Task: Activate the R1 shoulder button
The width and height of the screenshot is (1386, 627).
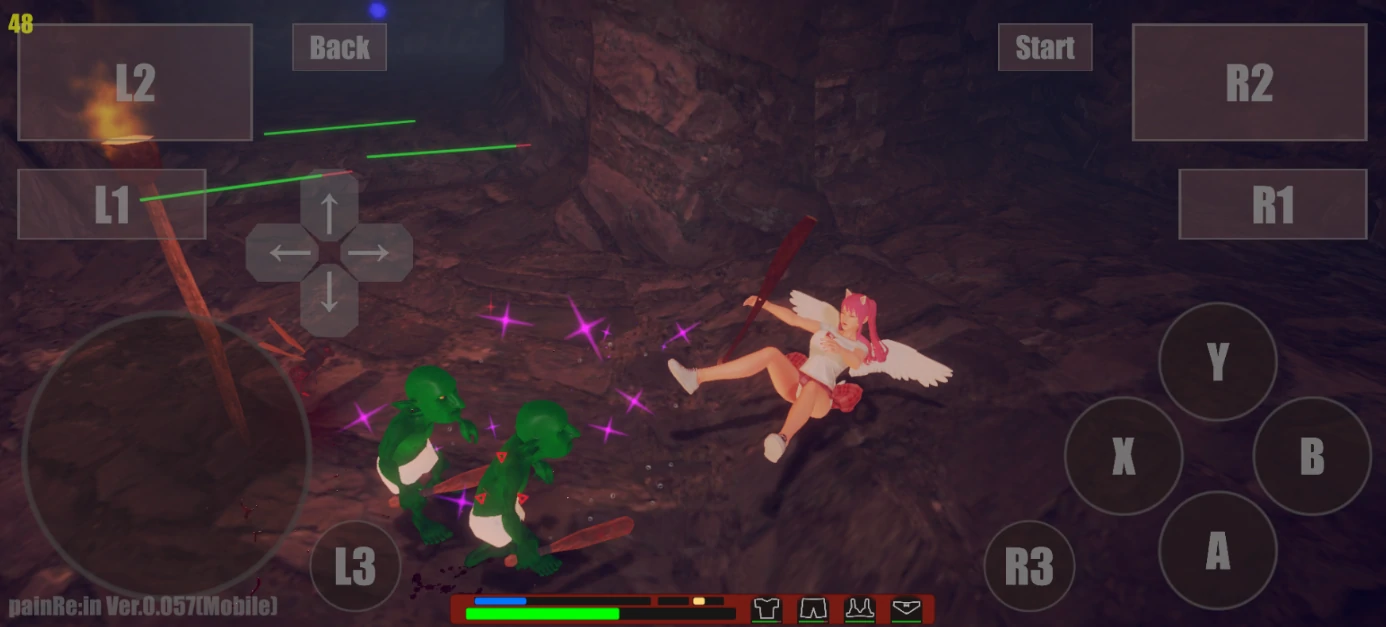Action: click(x=1272, y=204)
